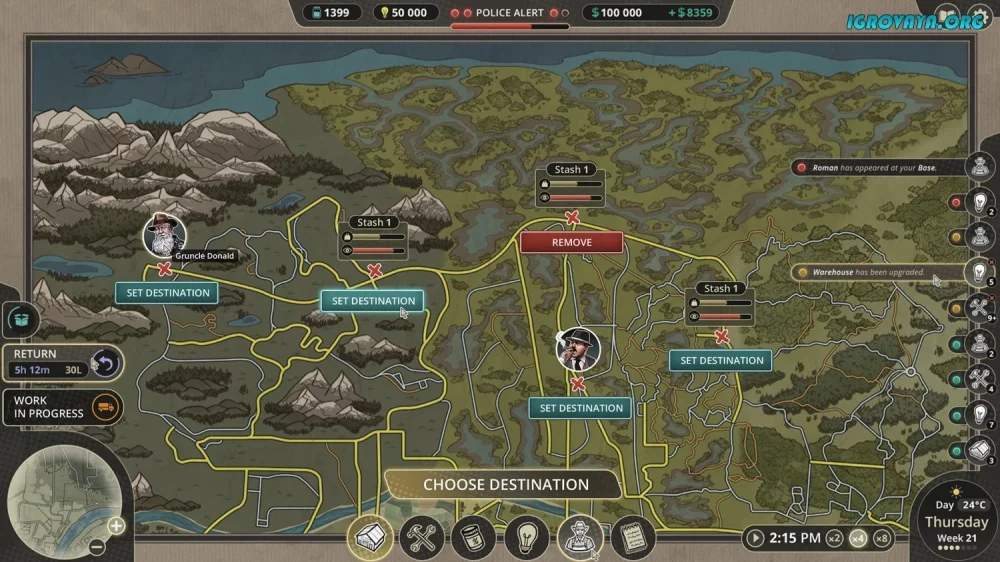The width and height of the screenshot is (1000, 562).
Task: Open the Work In Progress truck panel
Action: click(x=104, y=407)
